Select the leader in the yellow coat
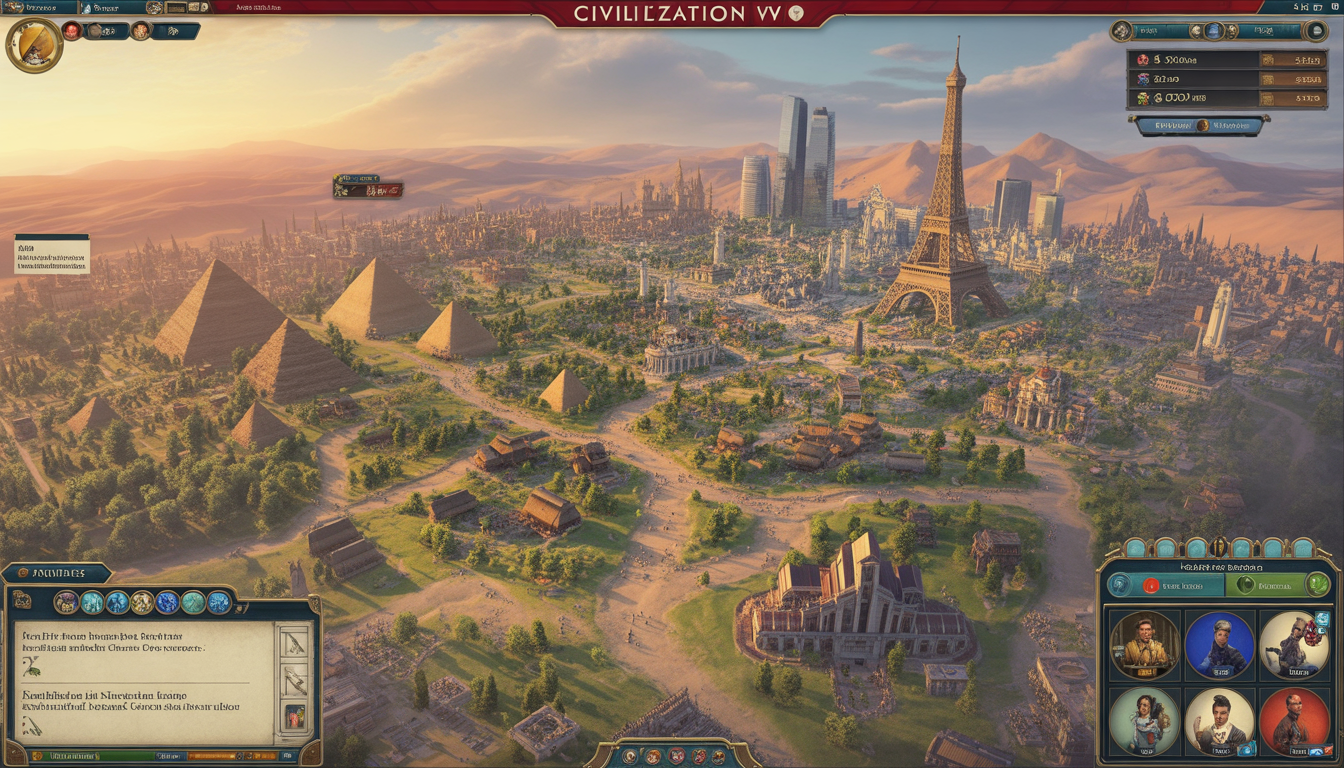This screenshot has height=768, width=1344. tap(1145, 645)
